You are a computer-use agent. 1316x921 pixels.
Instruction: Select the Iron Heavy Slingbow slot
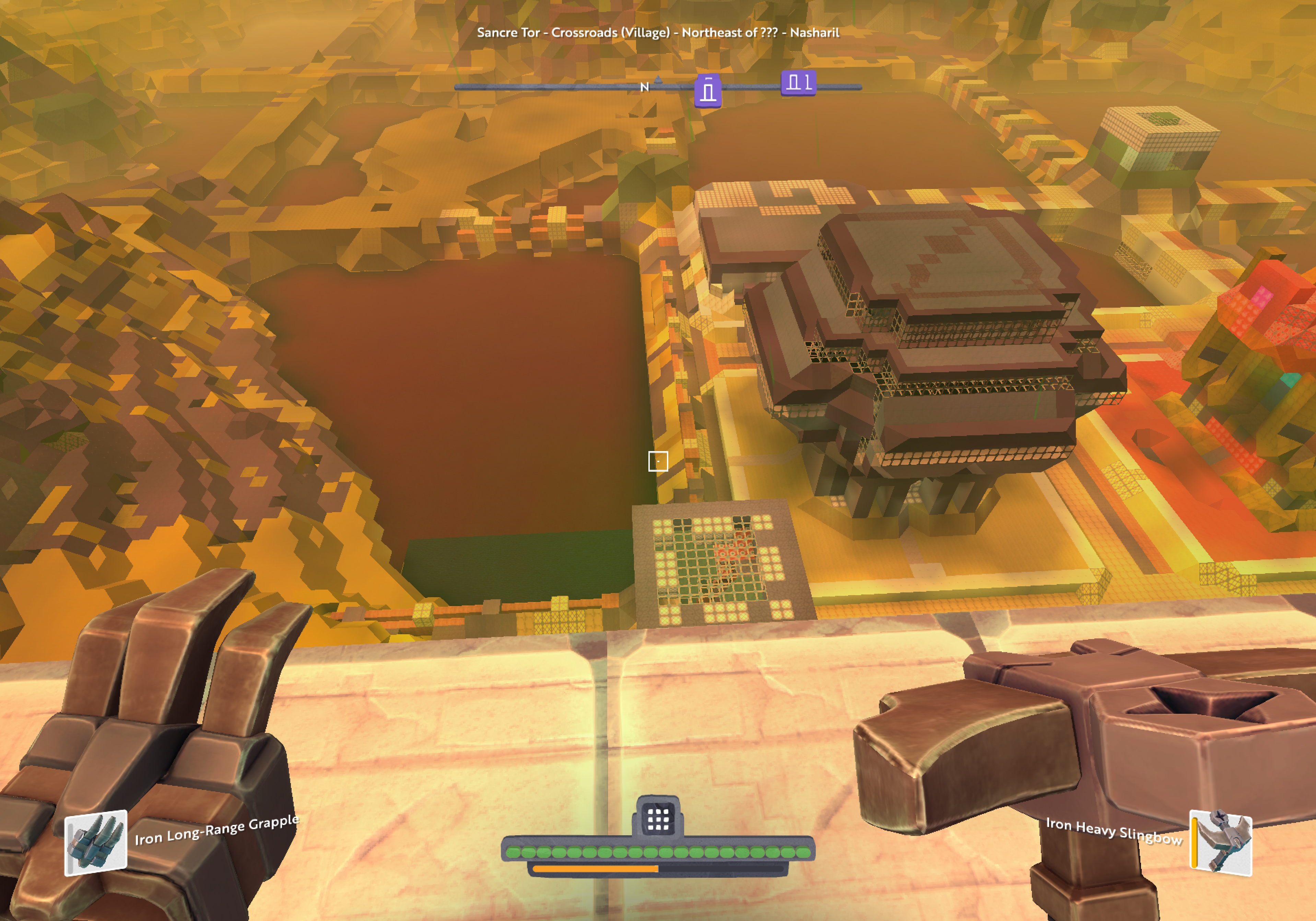click(1220, 842)
